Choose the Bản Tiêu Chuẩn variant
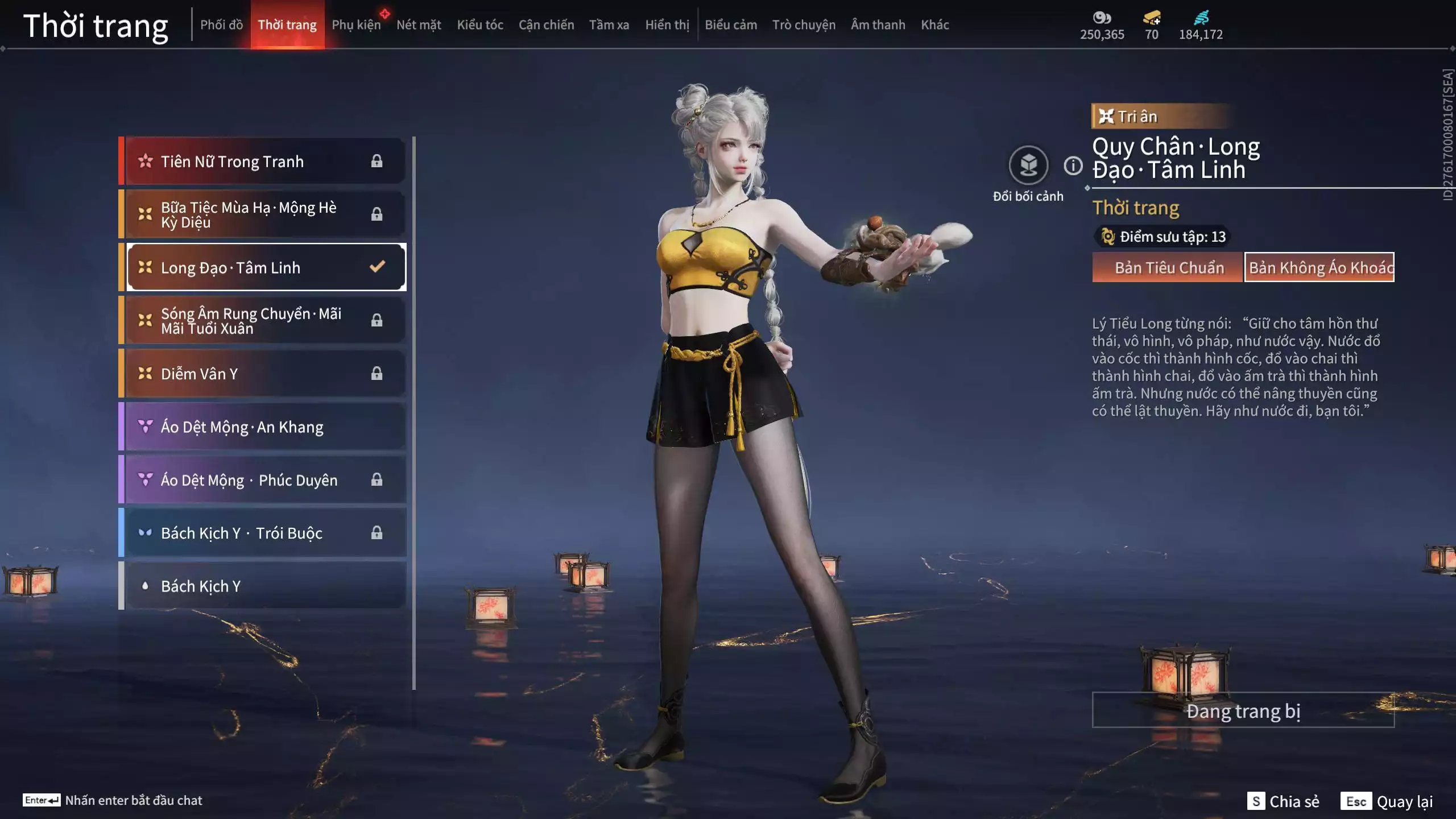1456x819 pixels. coord(1168,267)
